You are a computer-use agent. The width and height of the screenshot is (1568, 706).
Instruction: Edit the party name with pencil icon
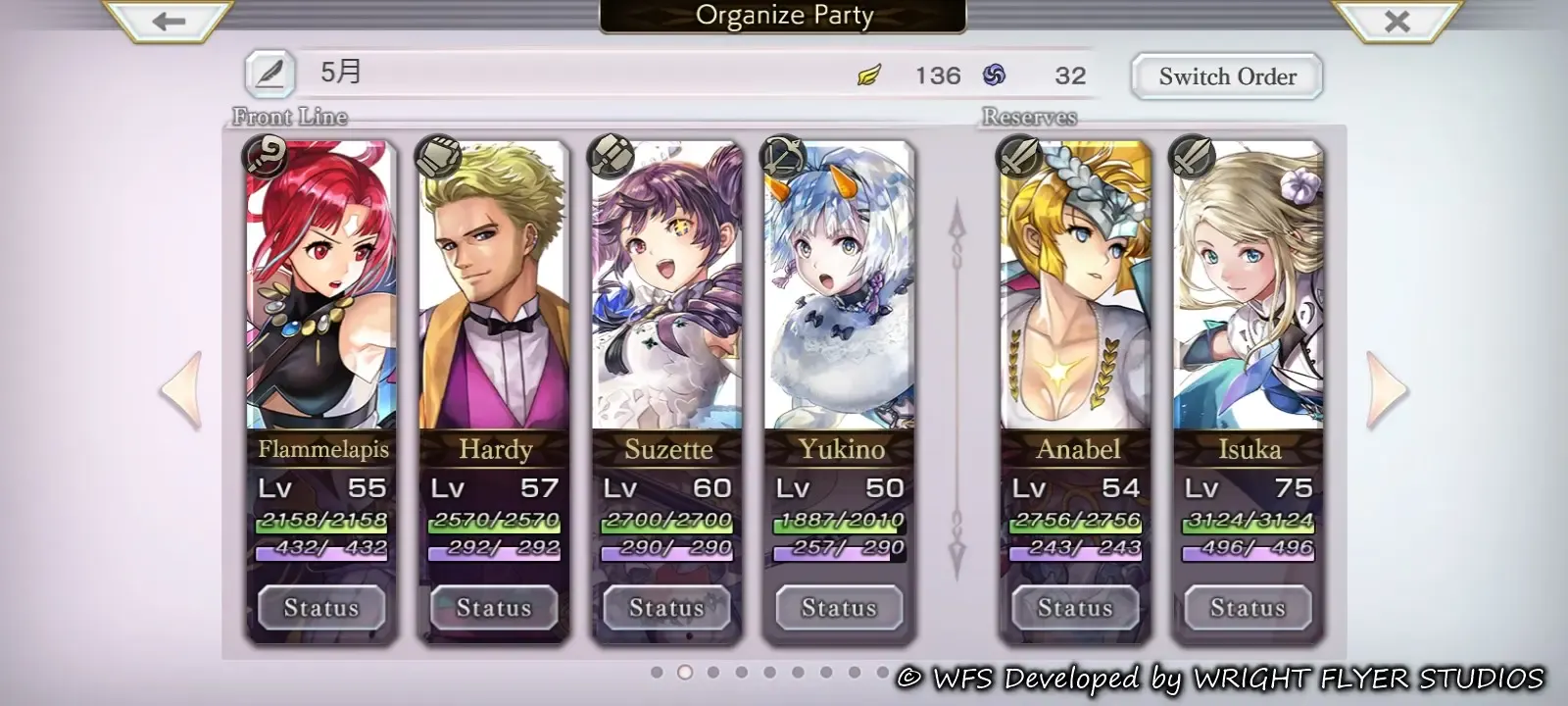click(269, 74)
